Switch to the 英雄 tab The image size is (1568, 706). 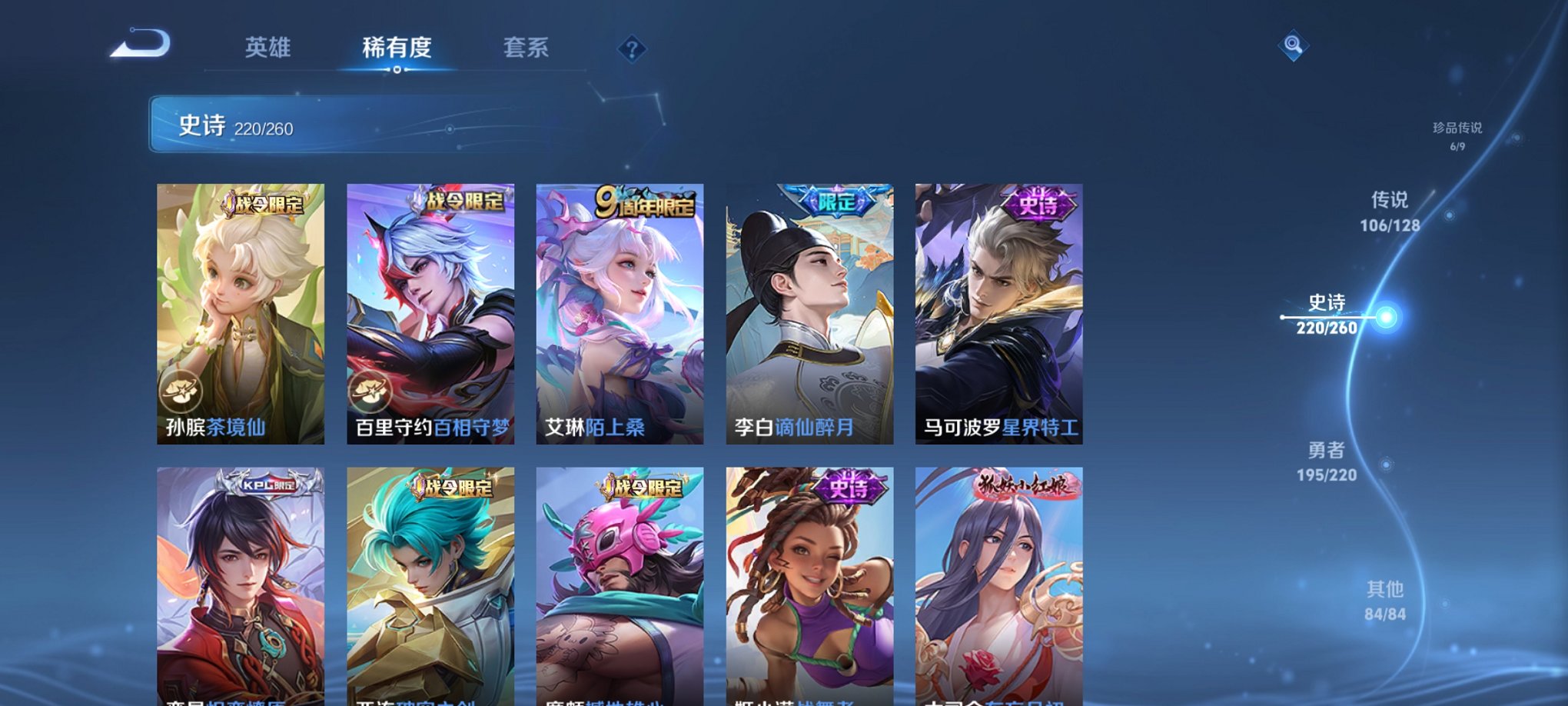pos(268,48)
